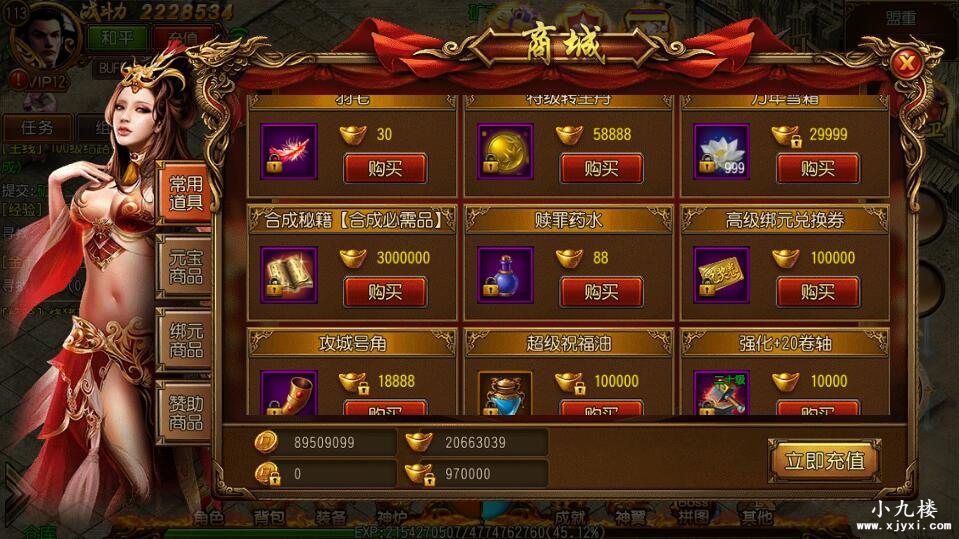Select the 超级祝福油 bottle icon
This screenshot has width=959, height=539.
point(505,394)
